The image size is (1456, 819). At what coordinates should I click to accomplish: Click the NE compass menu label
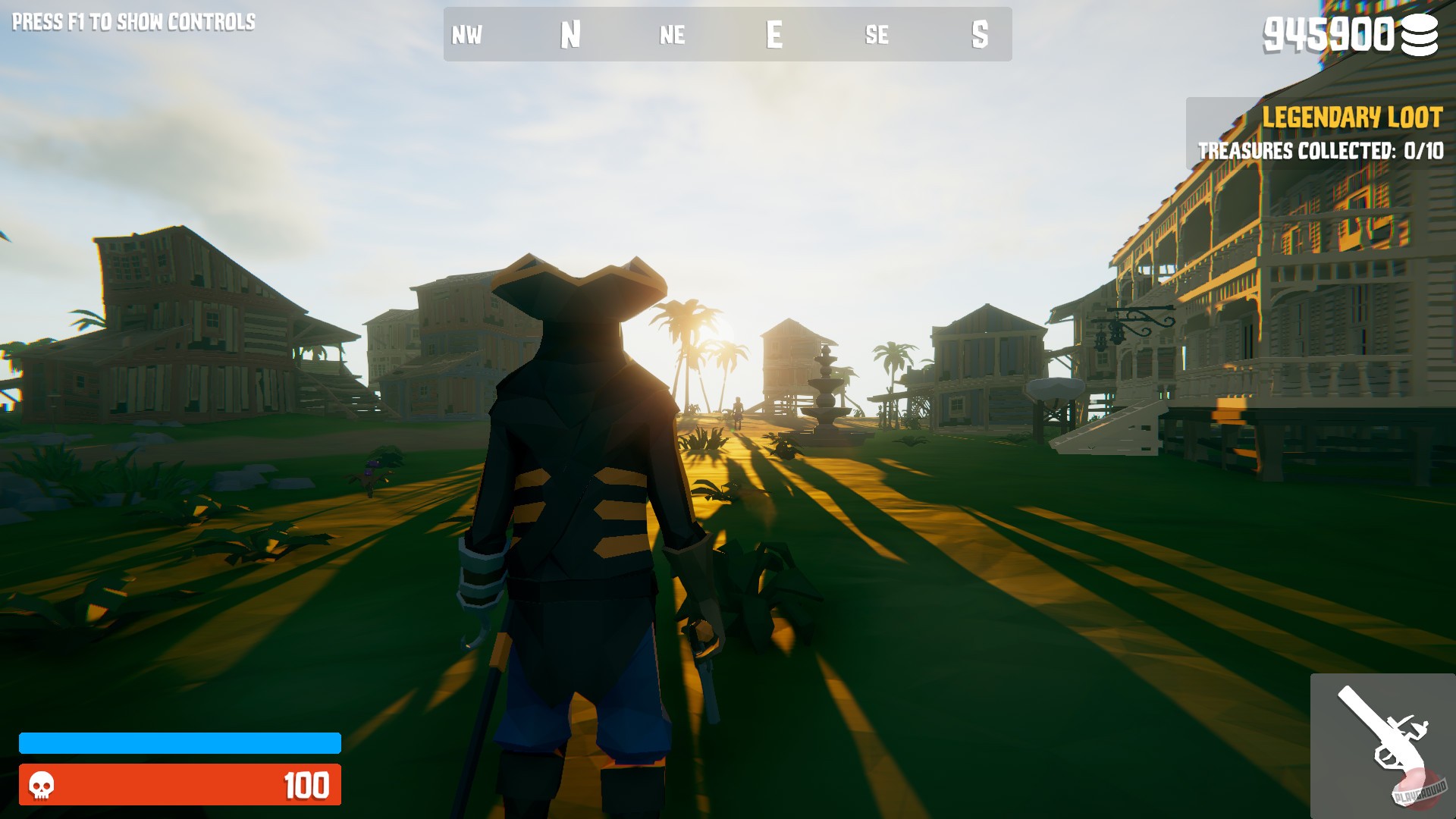pyautogui.click(x=673, y=35)
